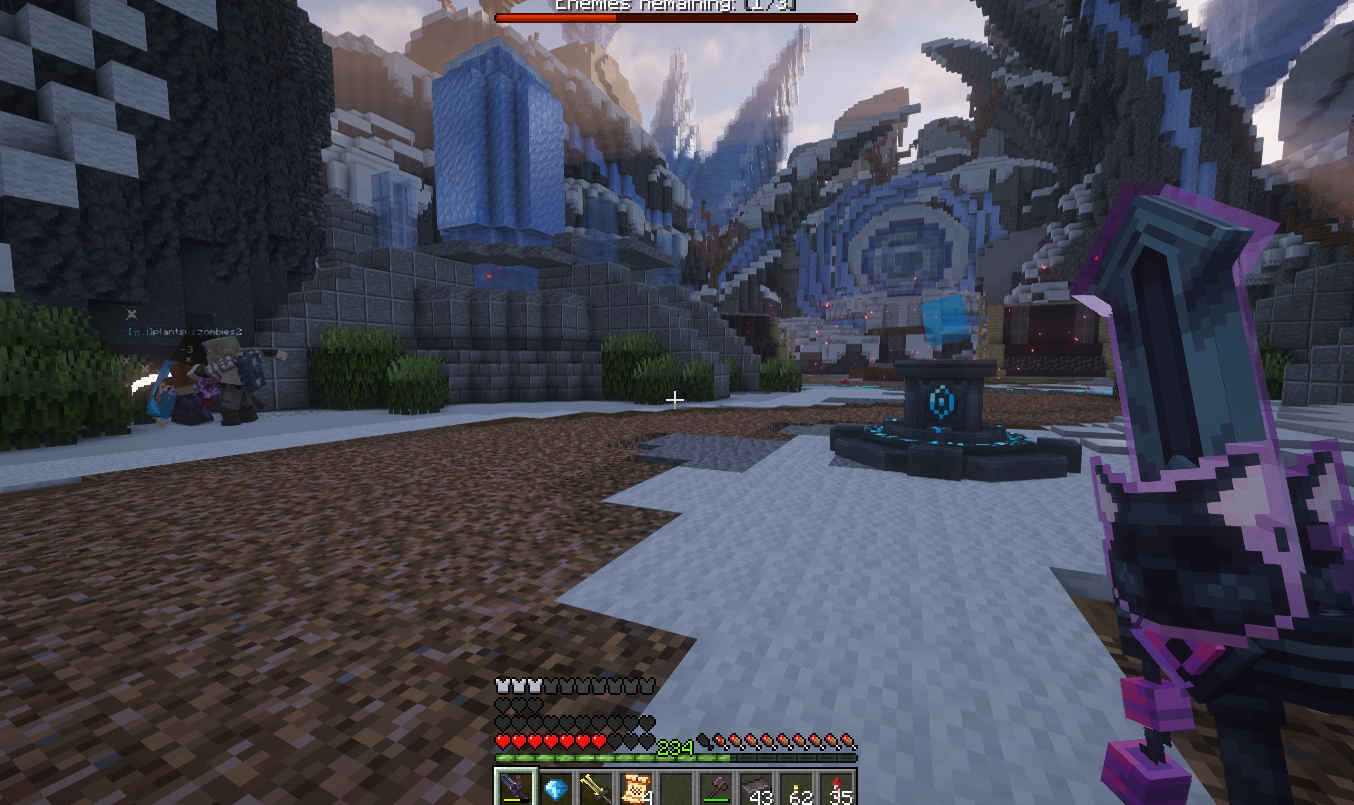Image resolution: width=1354 pixels, height=805 pixels.
Task: Pick the candle stack of 62
Action: click(x=797, y=788)
